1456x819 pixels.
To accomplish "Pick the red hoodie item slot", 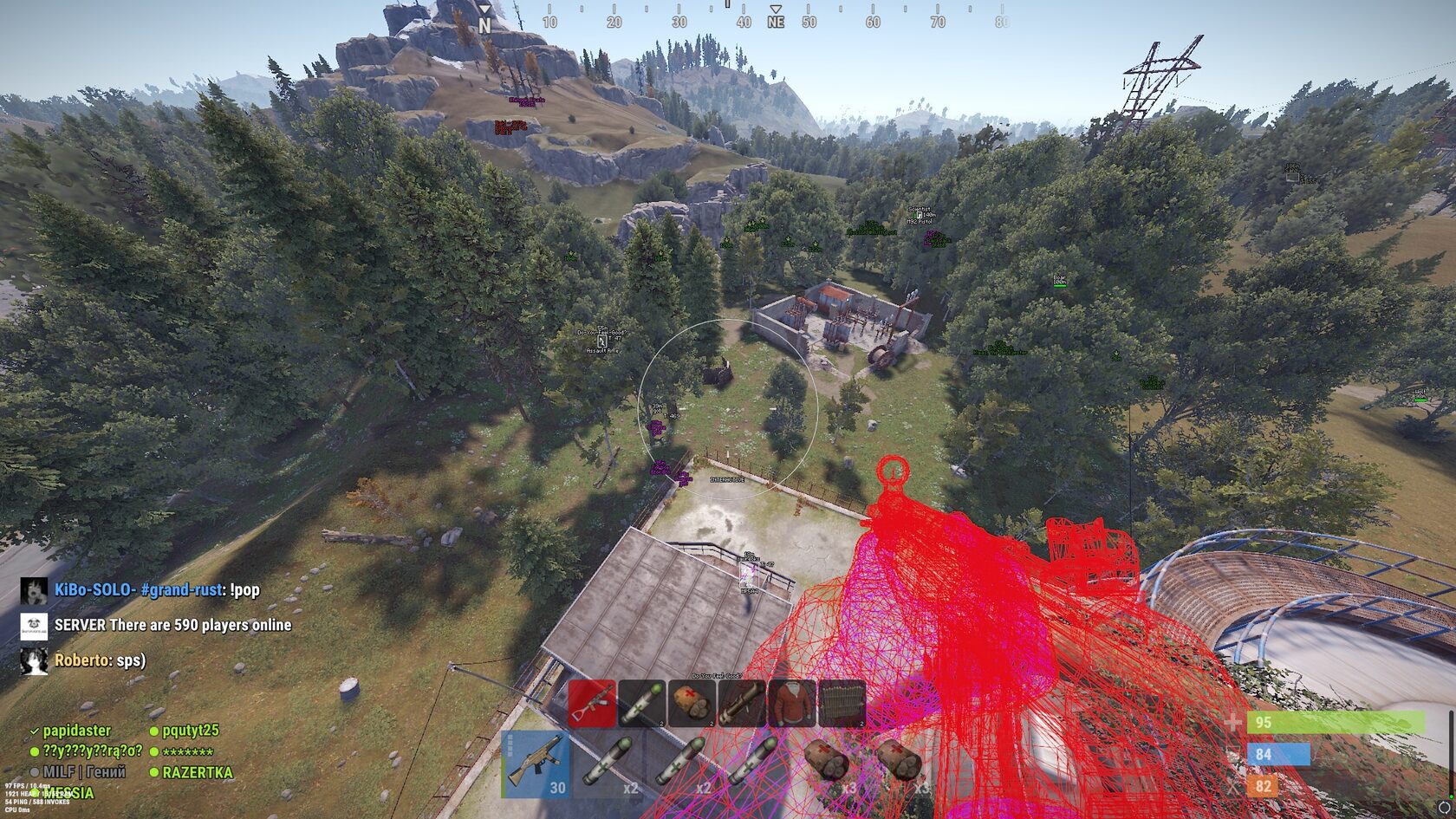I will pos(791,703).
